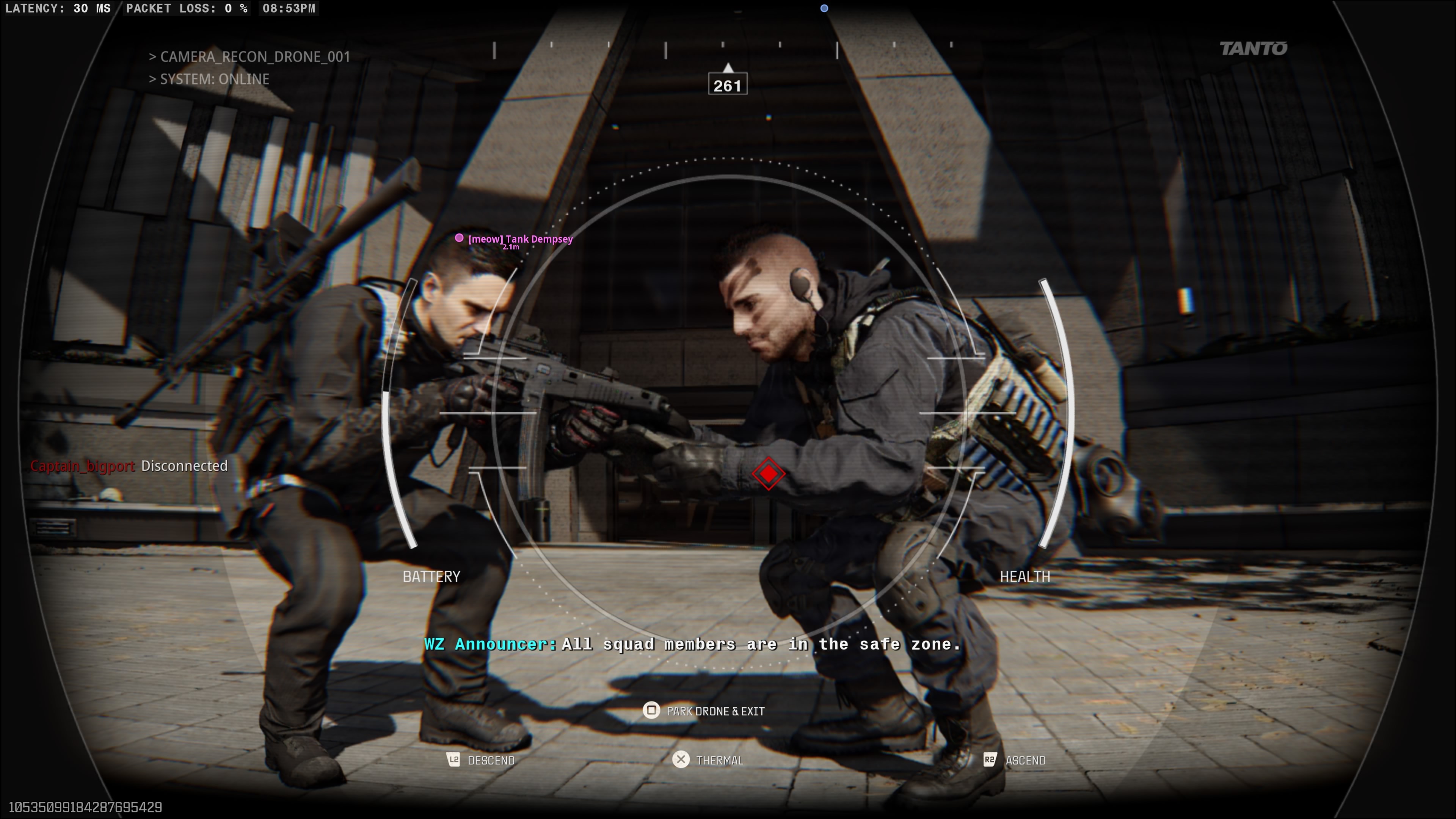The width and height of the screenshot is (1456, 819).
Task: Click the red diamond target marker
Action: tap(768, 474)
